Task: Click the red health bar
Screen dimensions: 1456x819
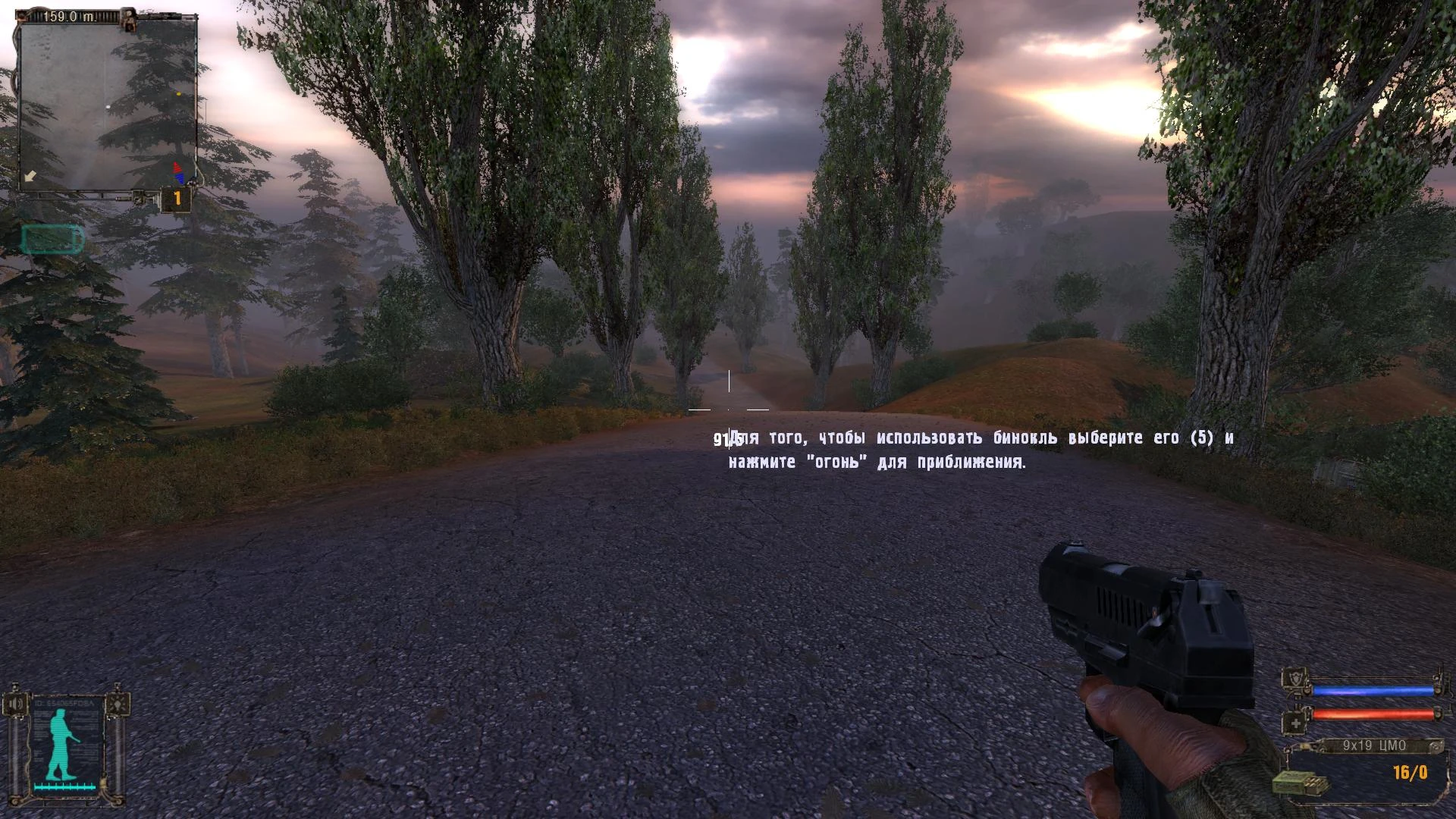Action: pyautogui.click(x=1373, y=714)
